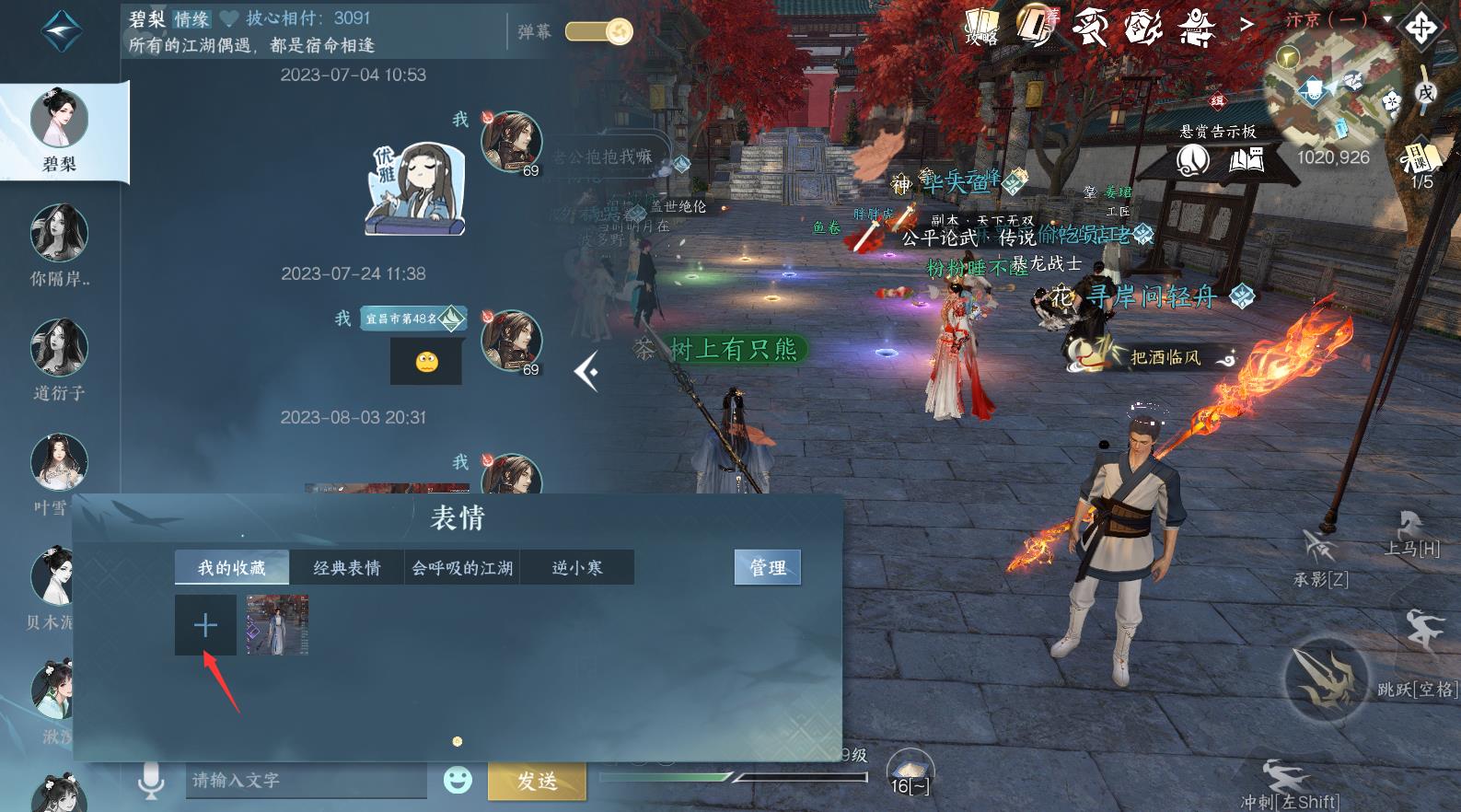This screenshot has width=1461, height=812.
Task: Select the 我的收藏 tab
Action: pyautogui.click(x=232, y=568)
